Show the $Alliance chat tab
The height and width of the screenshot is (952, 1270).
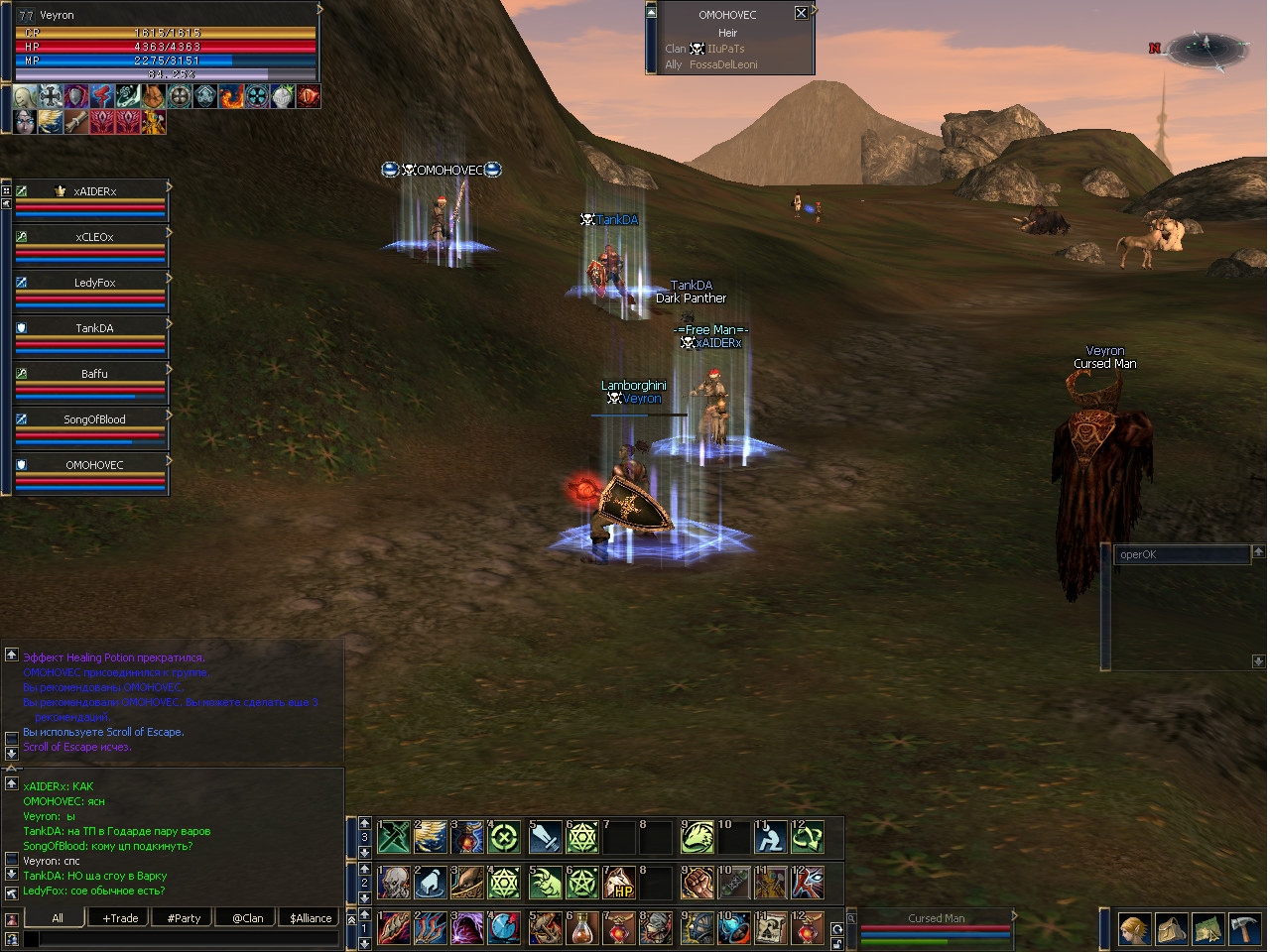[x=310, y=918]
